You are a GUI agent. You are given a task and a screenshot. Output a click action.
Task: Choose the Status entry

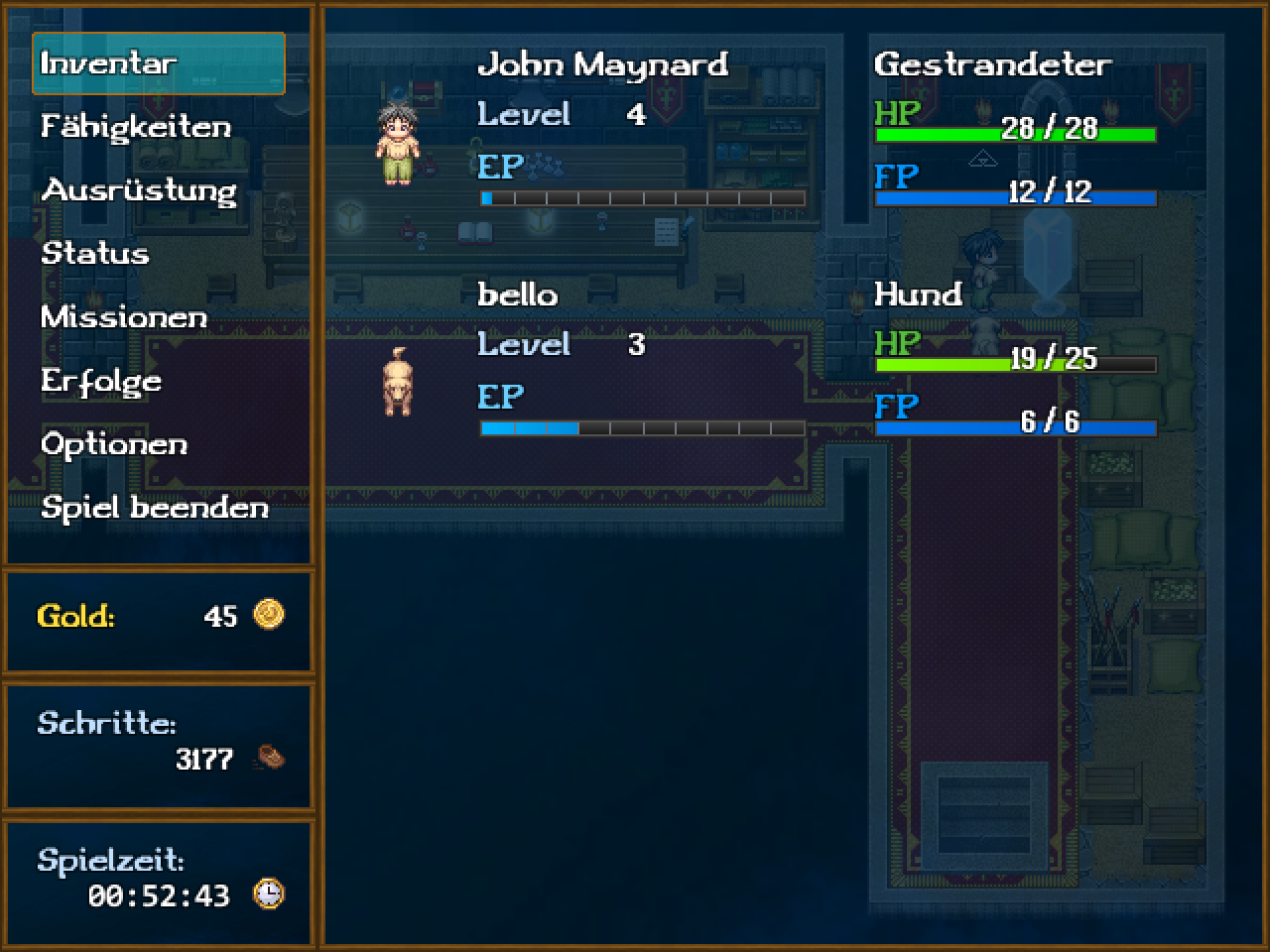[95, 254]
